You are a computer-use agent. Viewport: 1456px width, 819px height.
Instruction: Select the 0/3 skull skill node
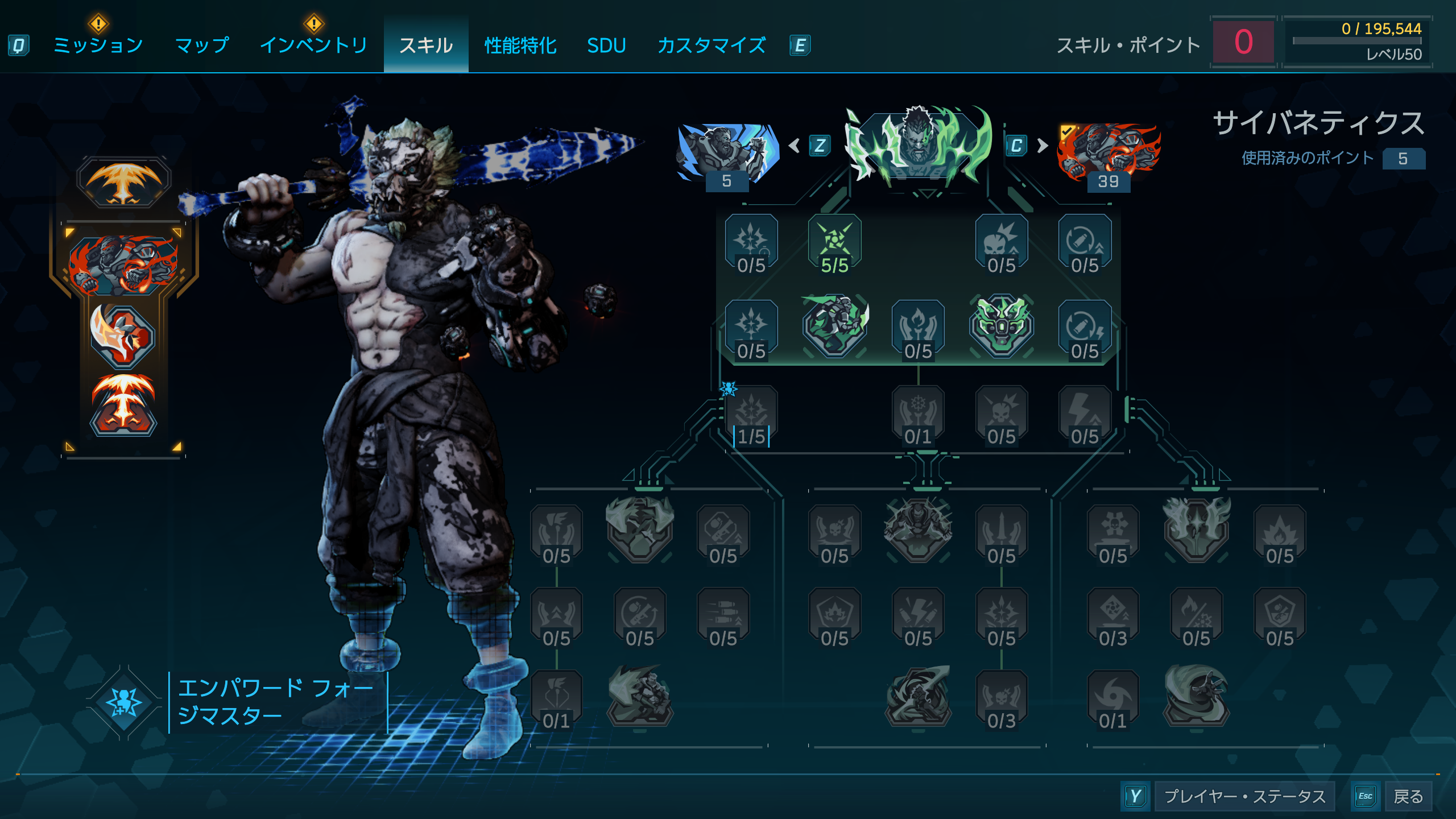pyautogui.click(x=1001, y=700)
